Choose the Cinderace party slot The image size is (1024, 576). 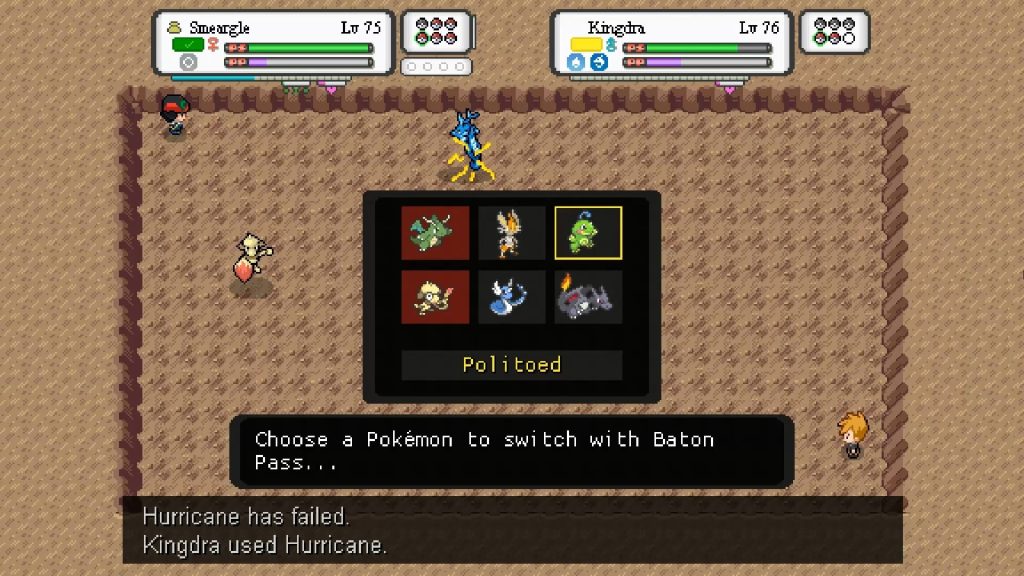click(x=512, y=233)
